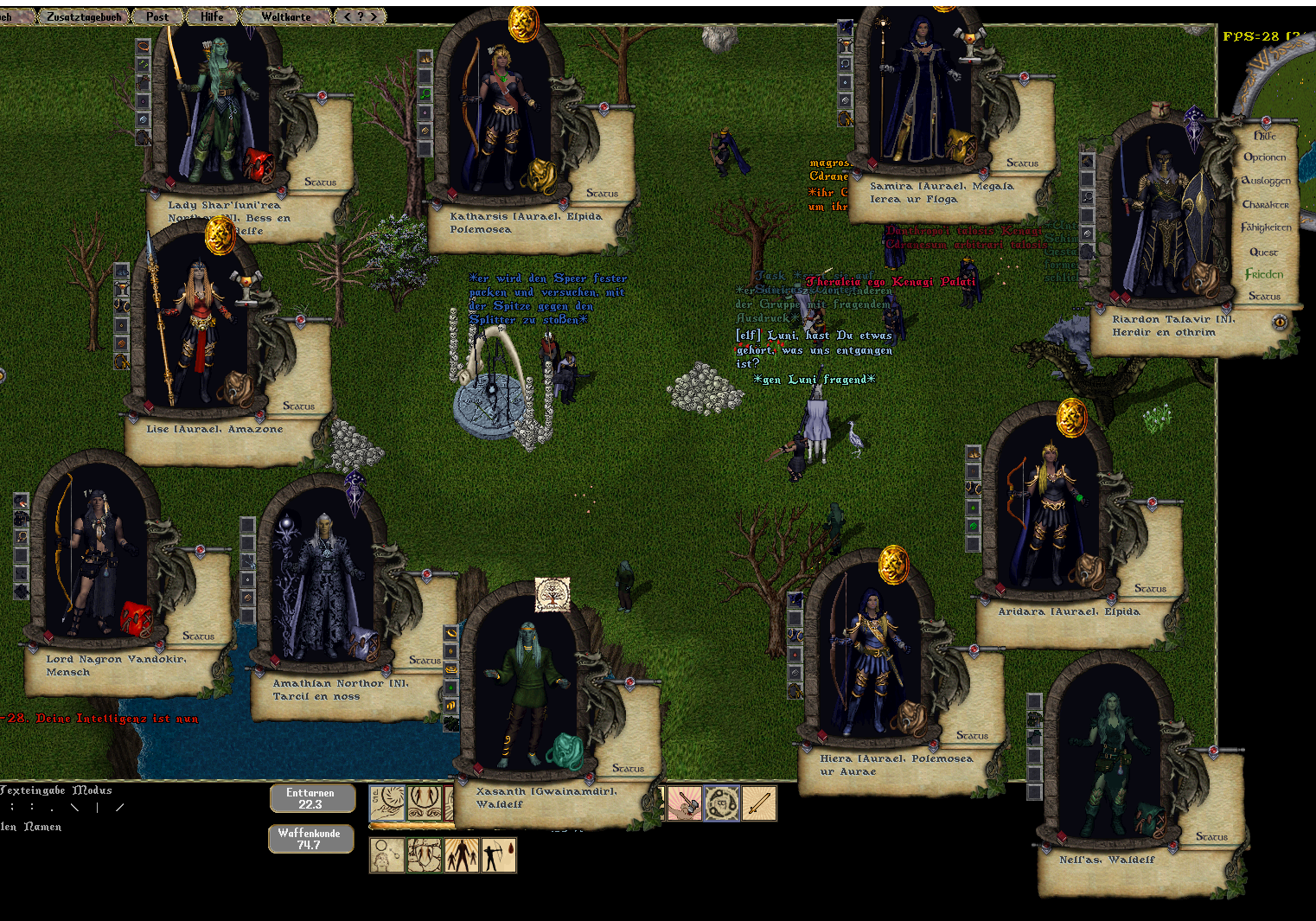
Task: Select the three silhouettes ability icon
Action: point(462,855)
